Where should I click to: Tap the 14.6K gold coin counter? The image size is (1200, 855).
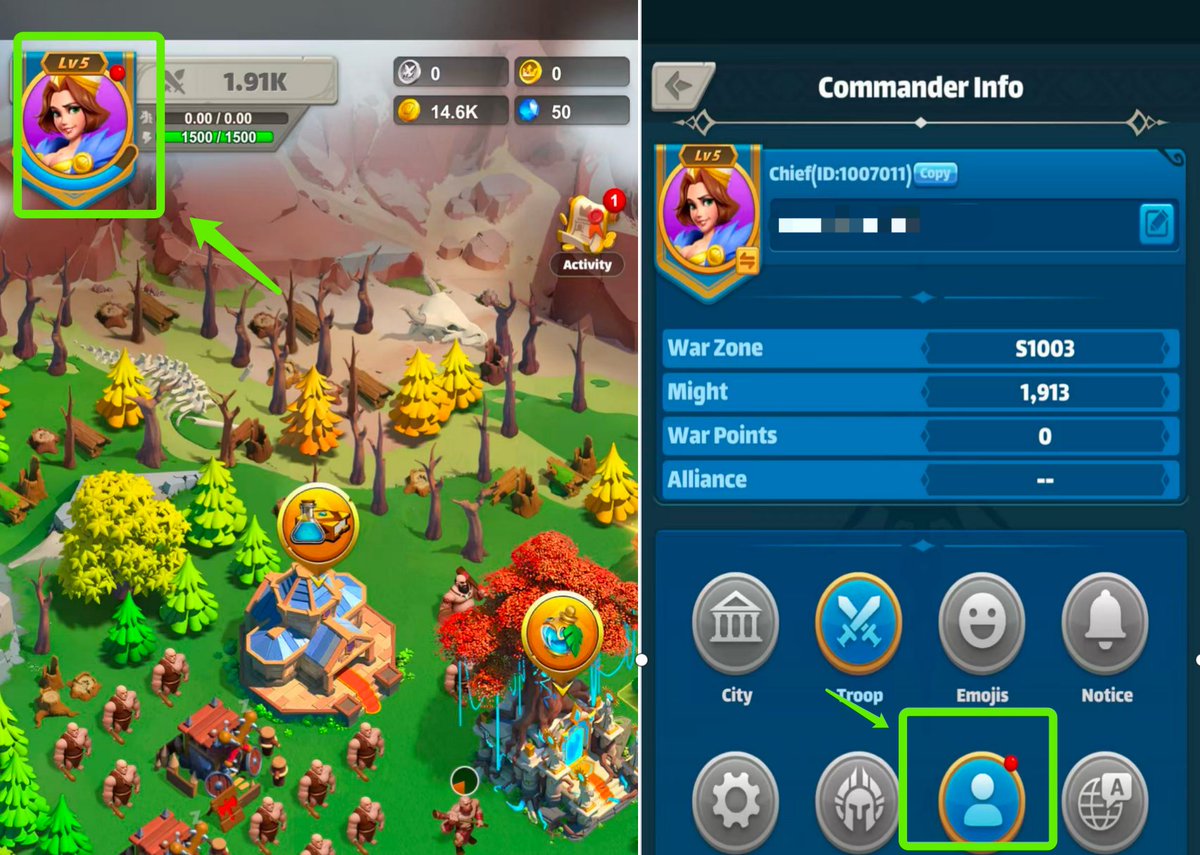pos(450,111)
